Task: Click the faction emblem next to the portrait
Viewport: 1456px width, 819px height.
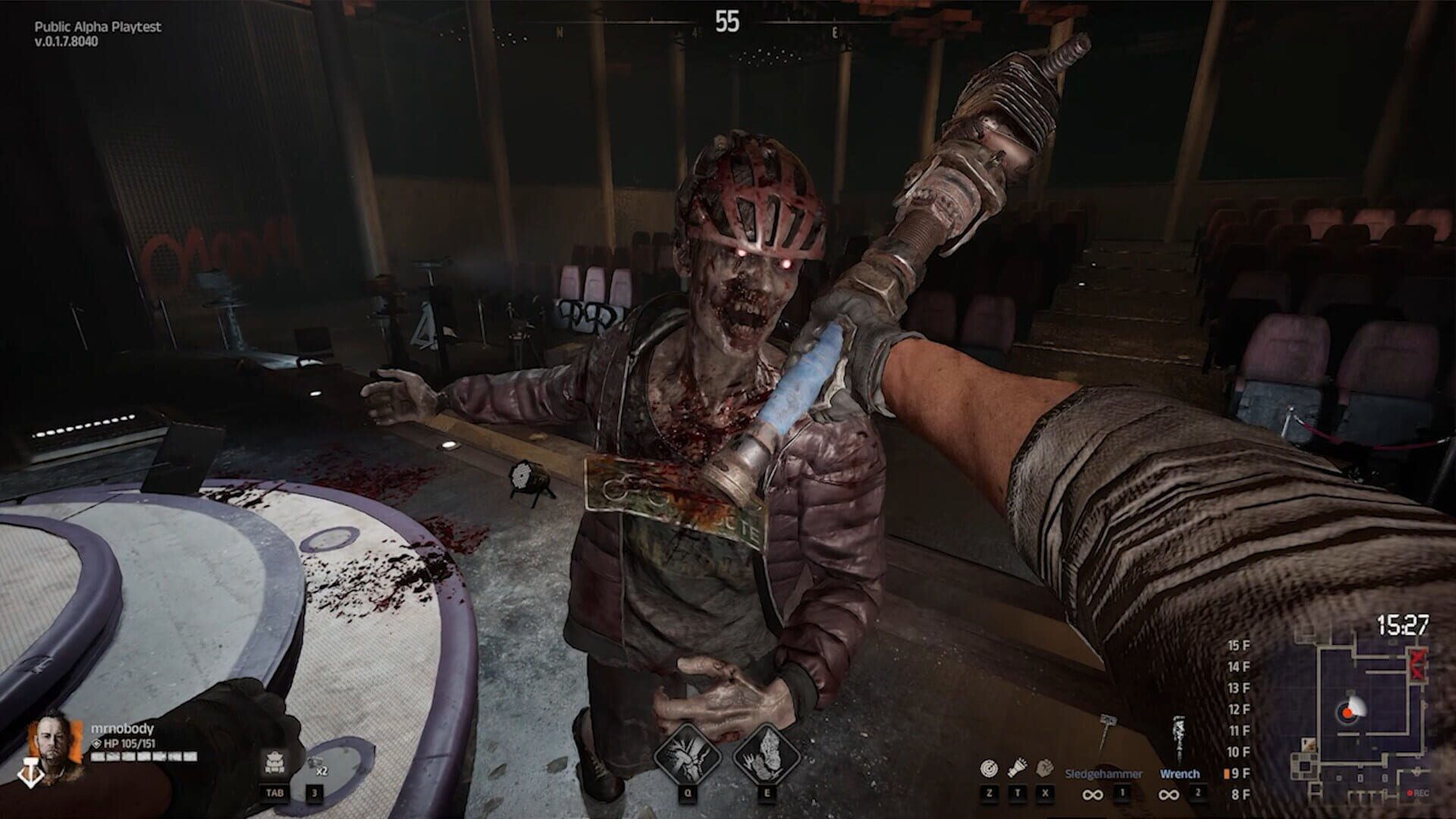Action: [x=32, y=772]
